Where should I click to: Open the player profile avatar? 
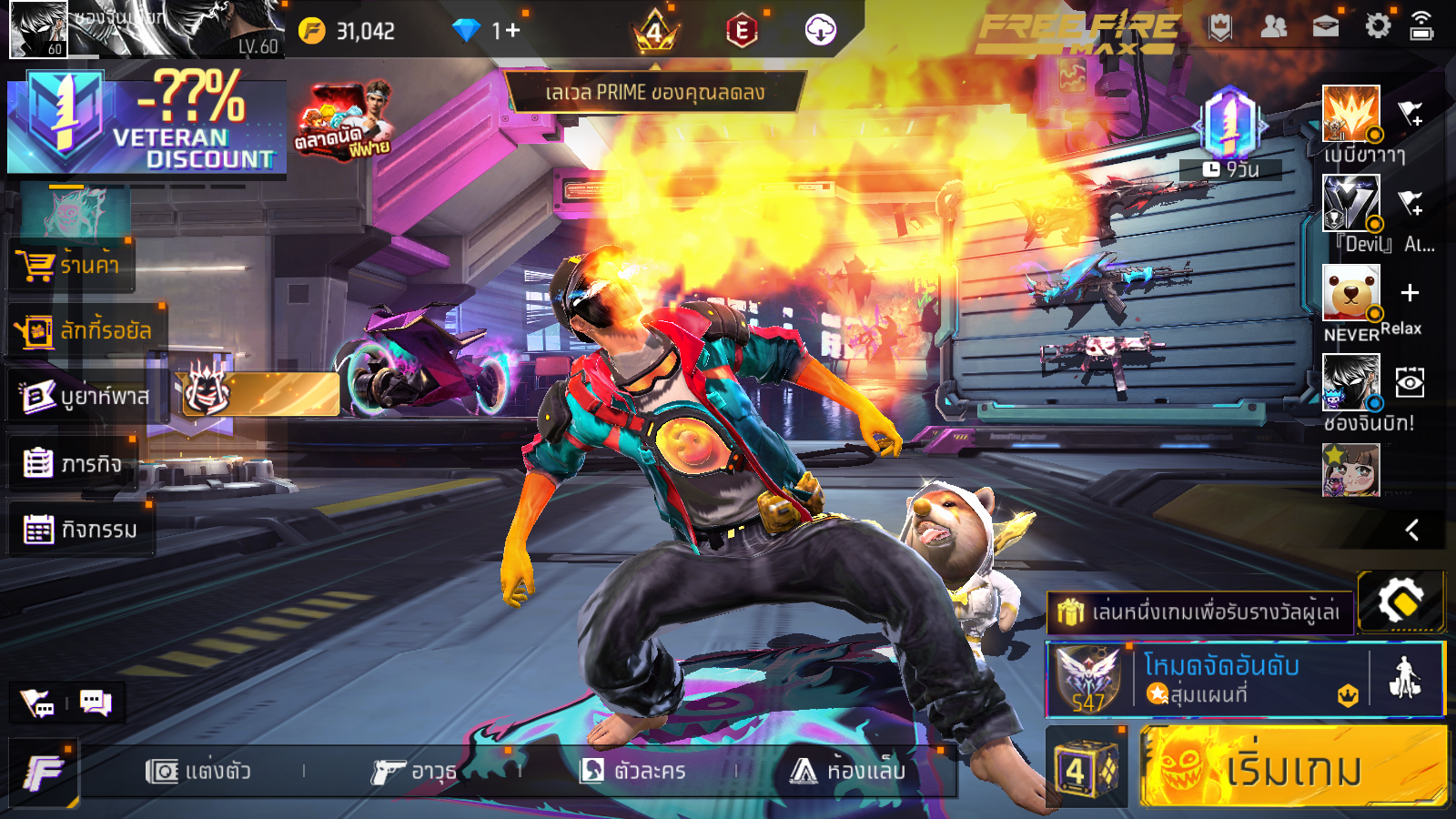(x=38, y=29)
